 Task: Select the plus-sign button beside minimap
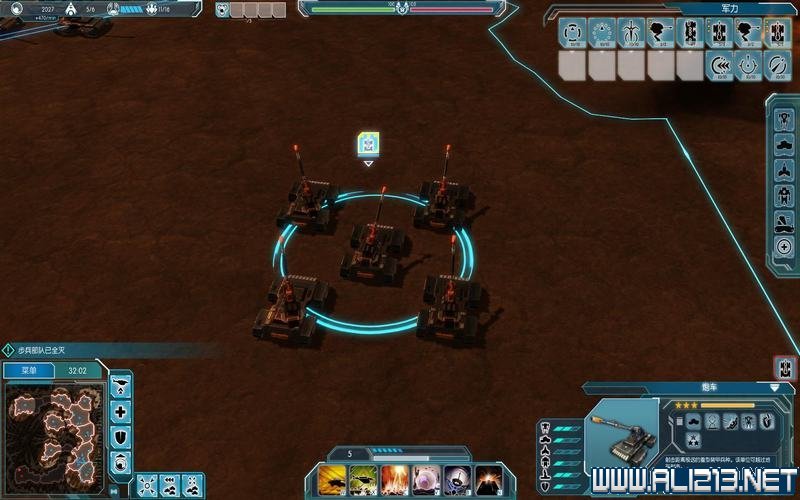point(121,412)
